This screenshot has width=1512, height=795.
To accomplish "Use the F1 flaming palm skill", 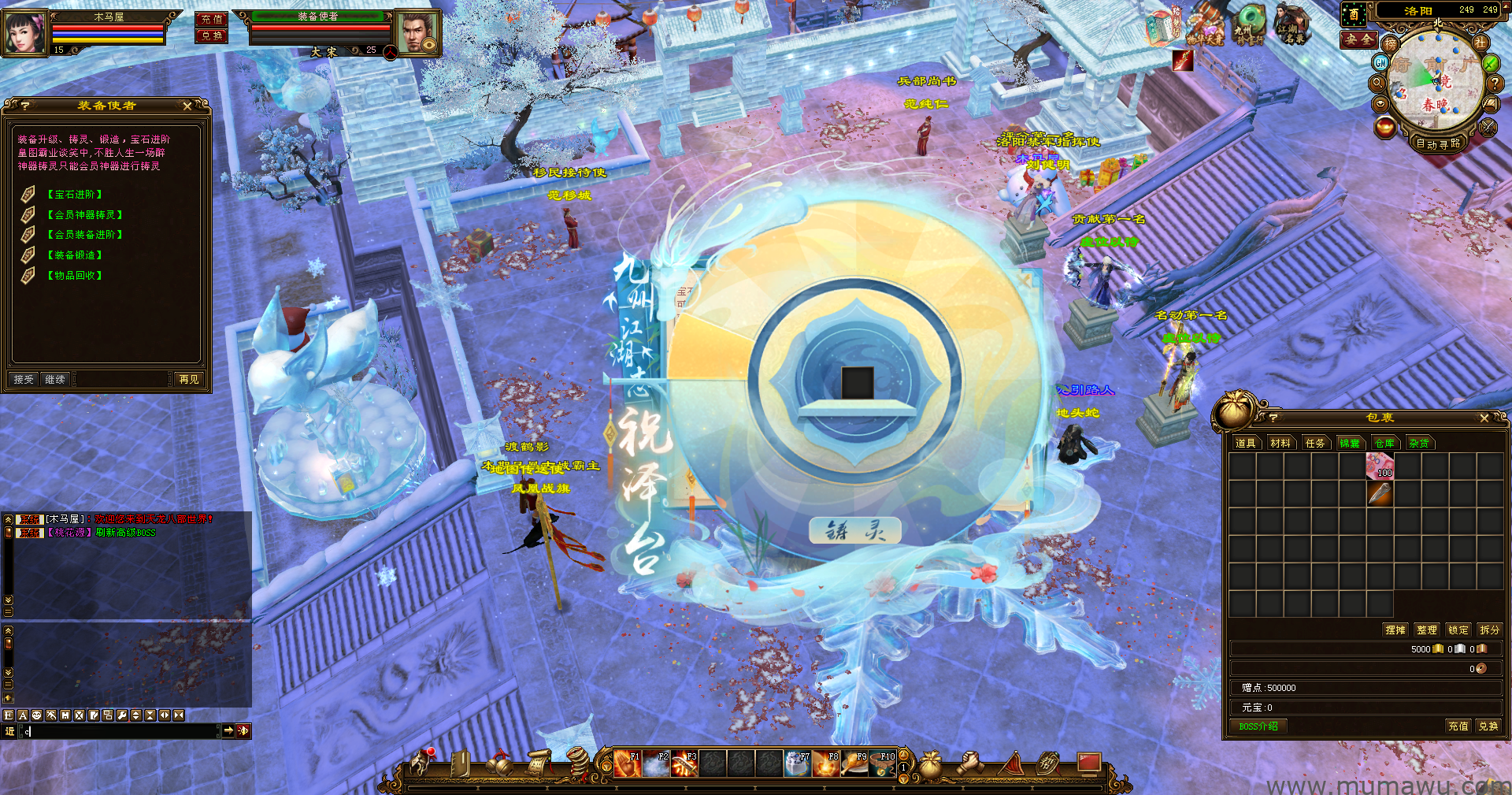I will point(628,764).
